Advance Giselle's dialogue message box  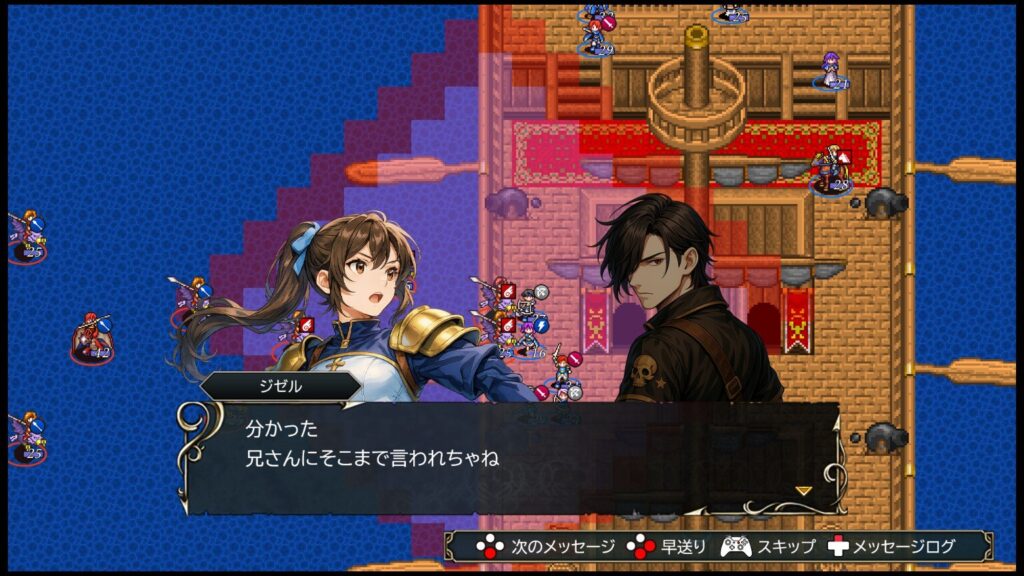coord(510,455)
